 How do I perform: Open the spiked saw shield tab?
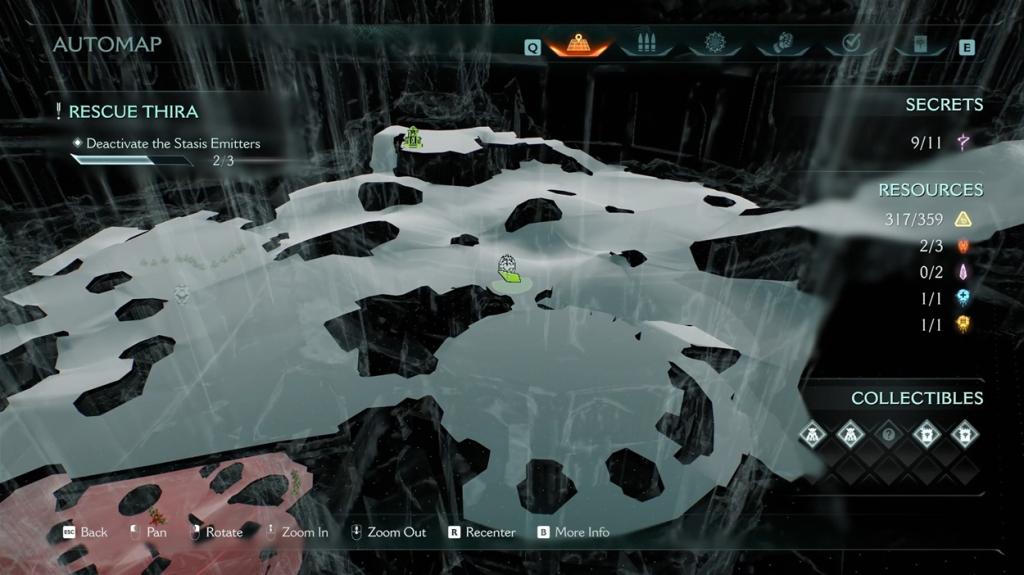714,45
